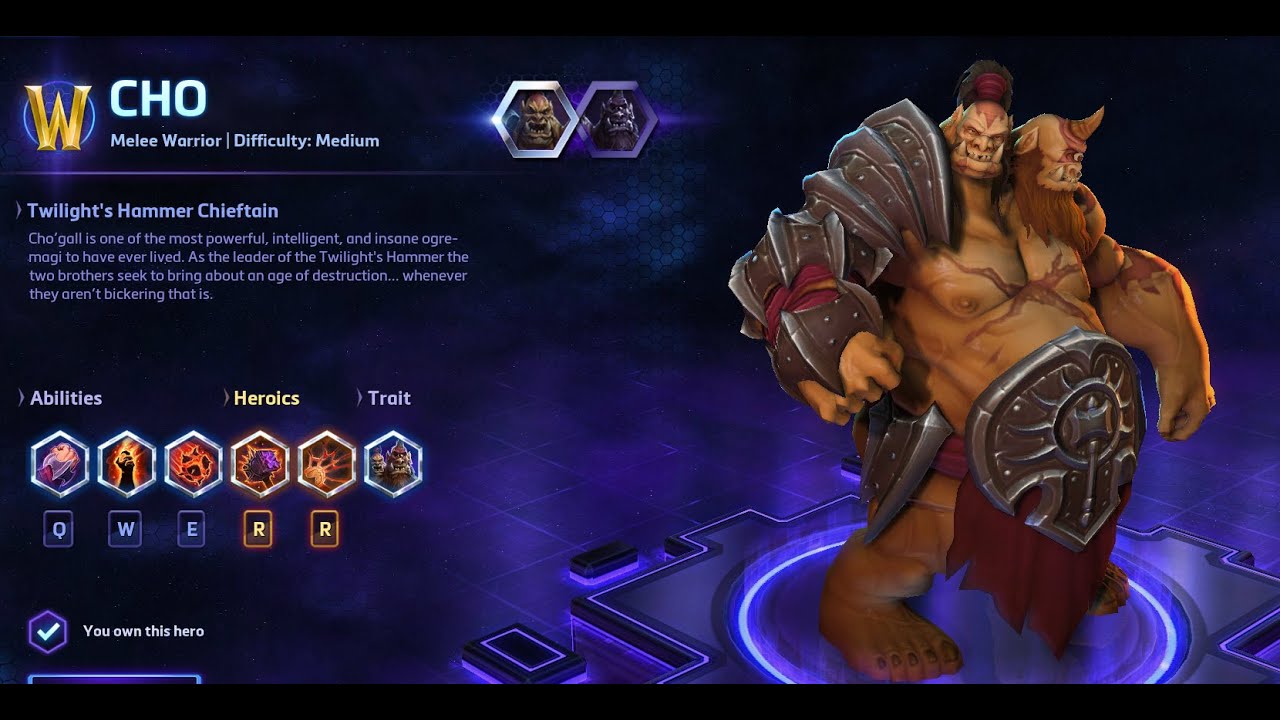
Task: Select the highlighted Cho head portrait
Action: [534, 120]
